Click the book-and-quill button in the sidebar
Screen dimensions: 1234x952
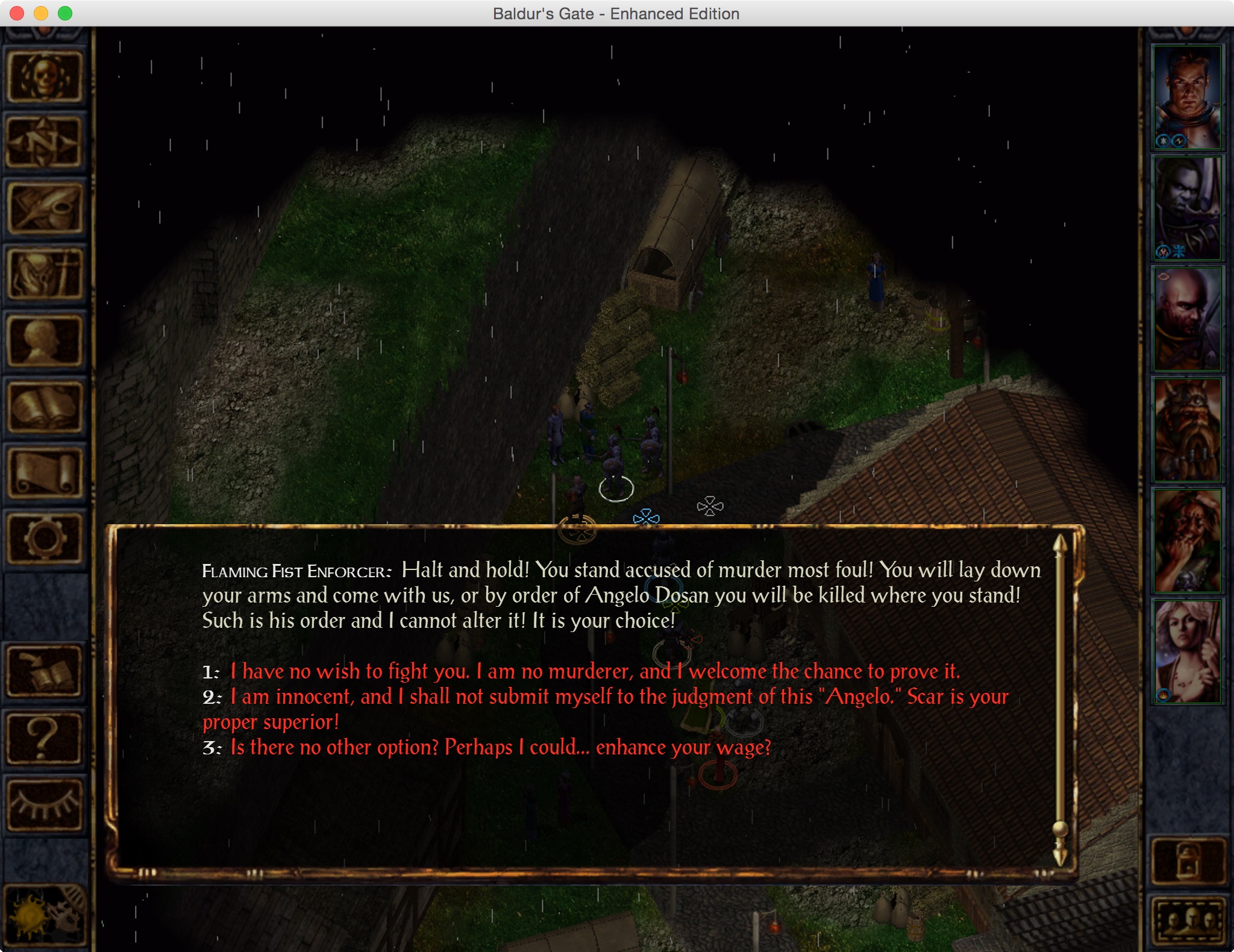pos(45,671)
